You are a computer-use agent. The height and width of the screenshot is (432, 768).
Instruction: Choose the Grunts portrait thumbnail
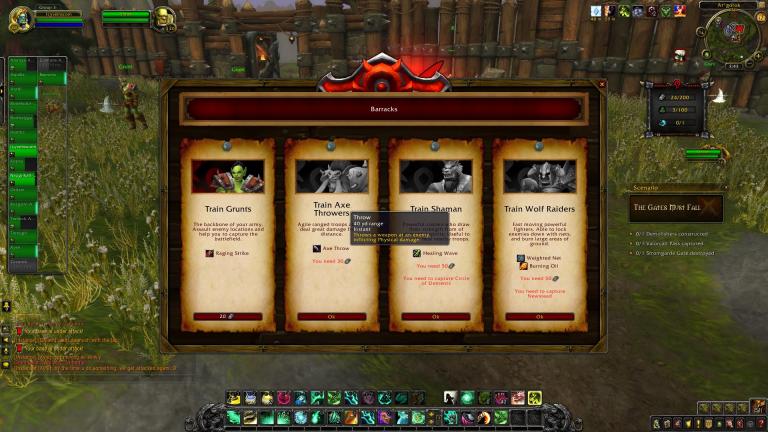[228, 176]
